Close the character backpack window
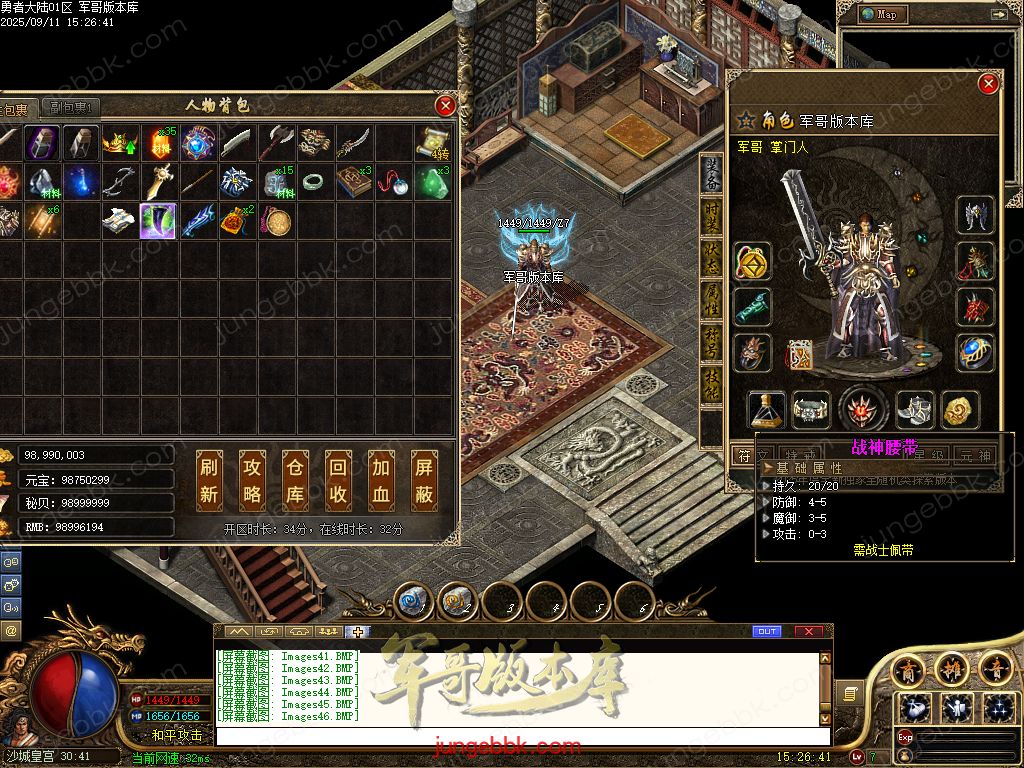 pyautogui.click(x=446, y=105)
